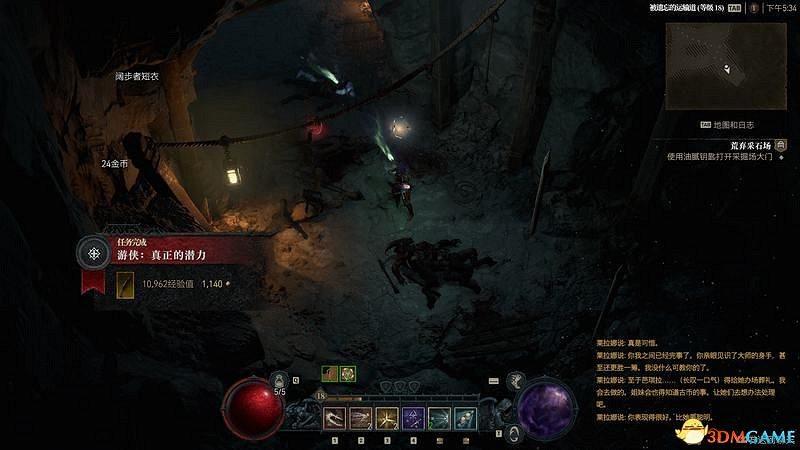Viewport: 800px width, 450px height.
Task: Trigger the last teal skill slot
Action: pyautogui.click(x=465, y=418)
